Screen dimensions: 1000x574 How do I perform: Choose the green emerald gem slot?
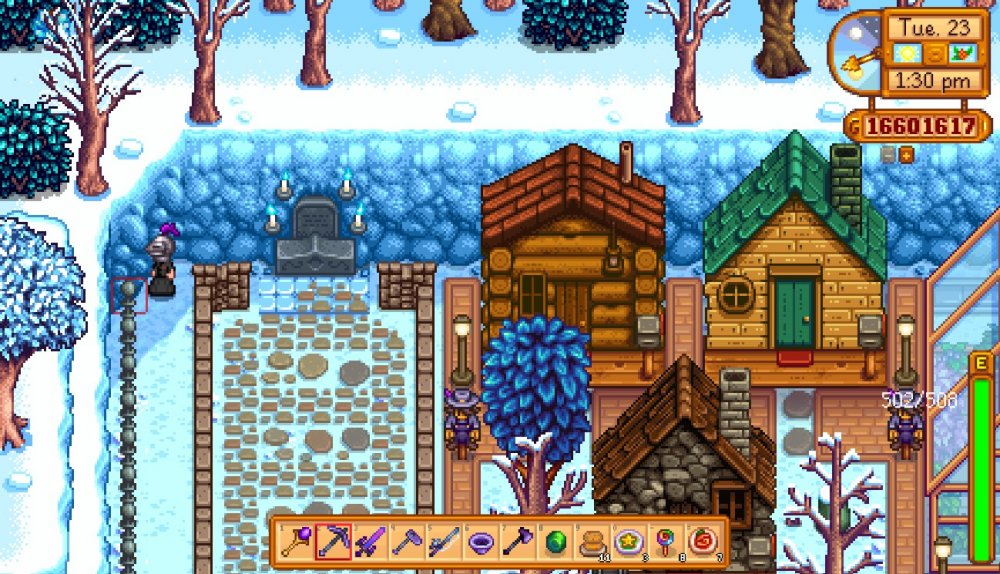click(x=555, y=542)
